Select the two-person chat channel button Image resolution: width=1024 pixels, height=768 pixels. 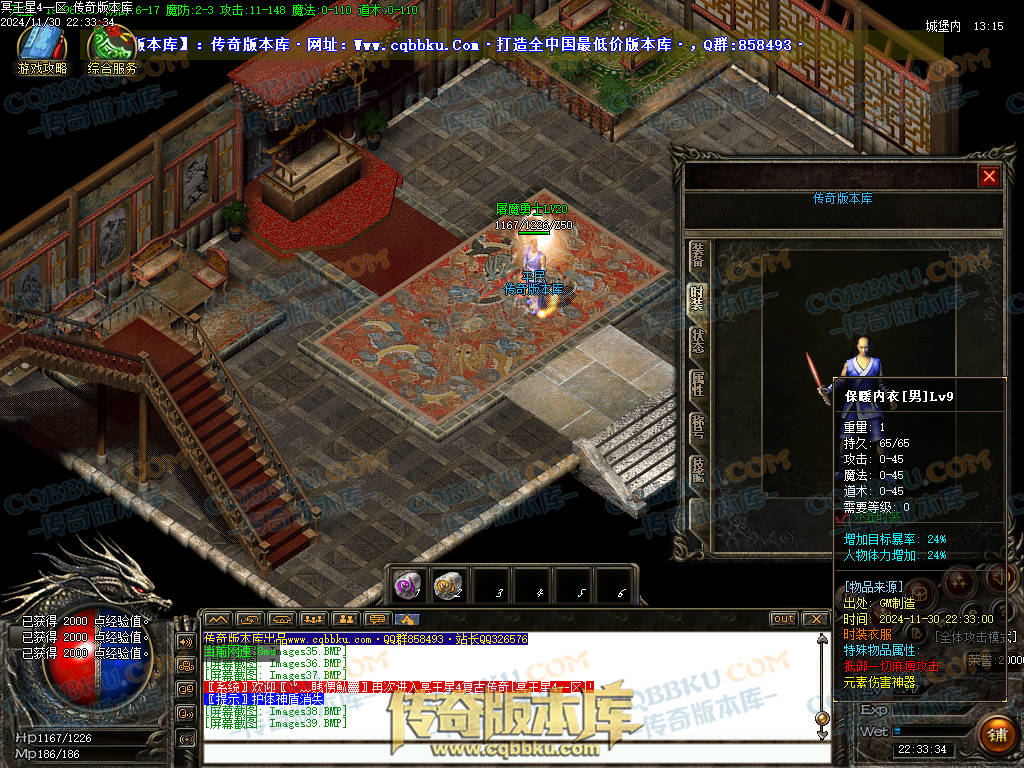346,619
